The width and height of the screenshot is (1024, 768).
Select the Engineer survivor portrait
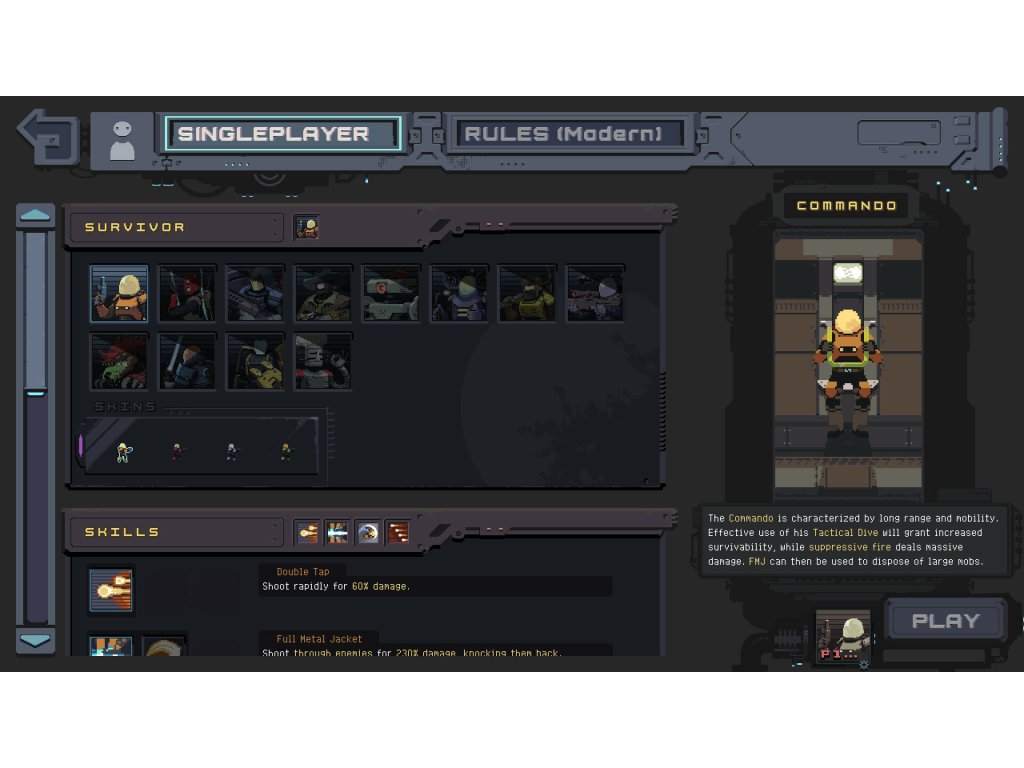pyautogui.click(x=459, y=293)
